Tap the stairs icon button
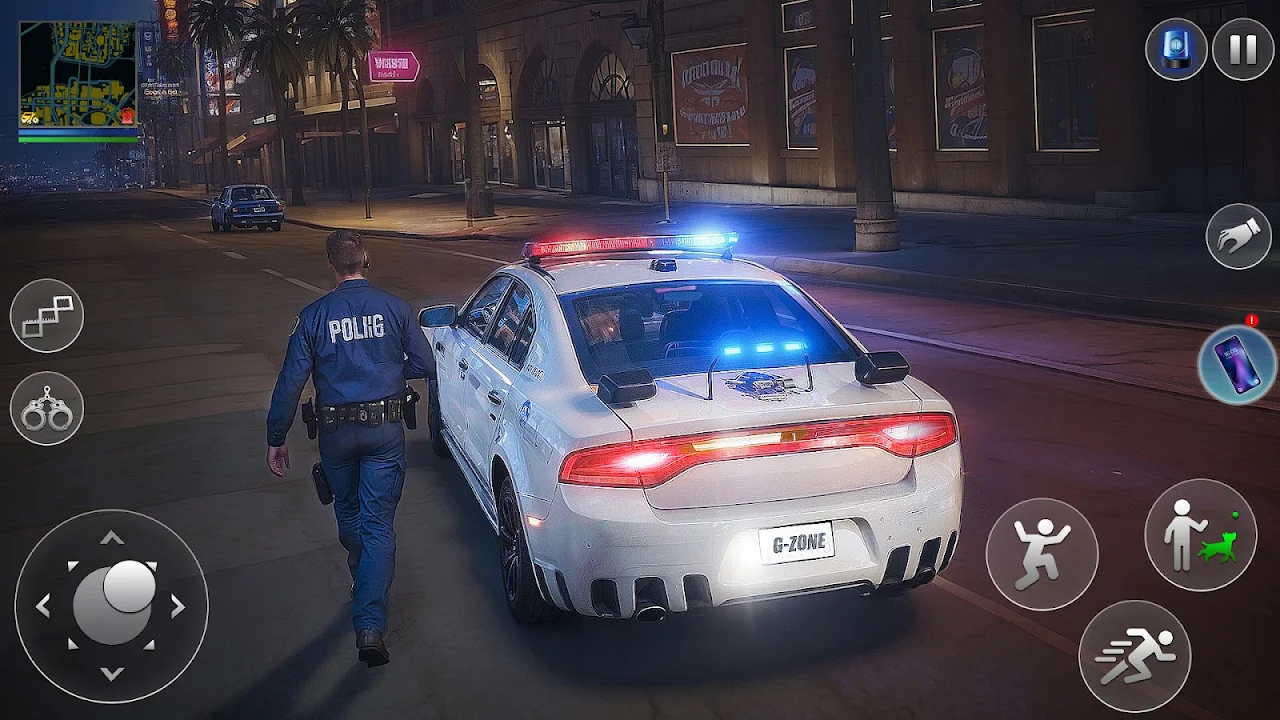Viewport: 1280px width, 720px height. (x=47, y=316)
